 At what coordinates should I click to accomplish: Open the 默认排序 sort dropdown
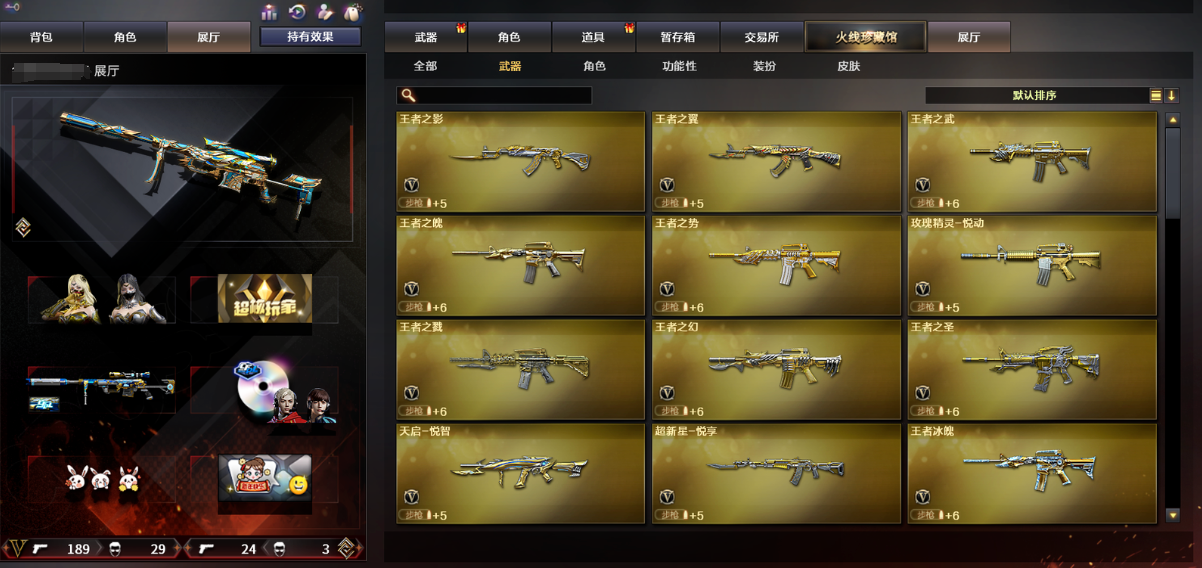click(x=1035, y=95)
